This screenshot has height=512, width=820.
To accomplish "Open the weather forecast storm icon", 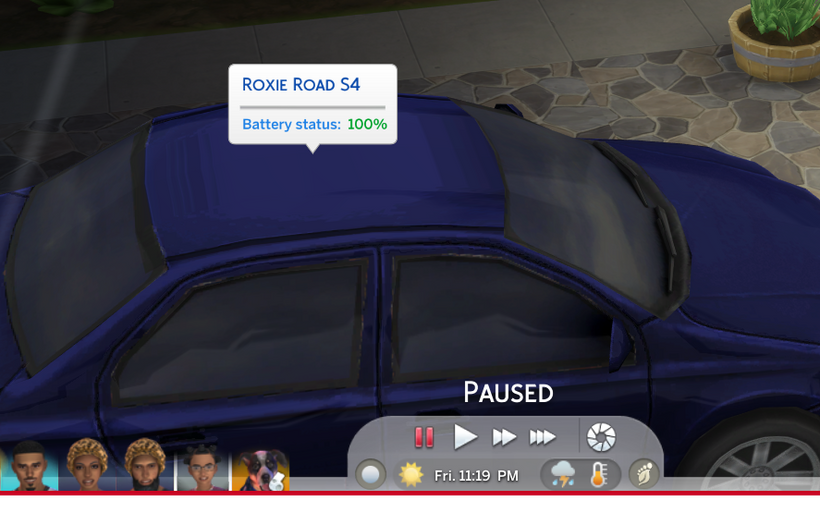I will (x=563, y=474).
